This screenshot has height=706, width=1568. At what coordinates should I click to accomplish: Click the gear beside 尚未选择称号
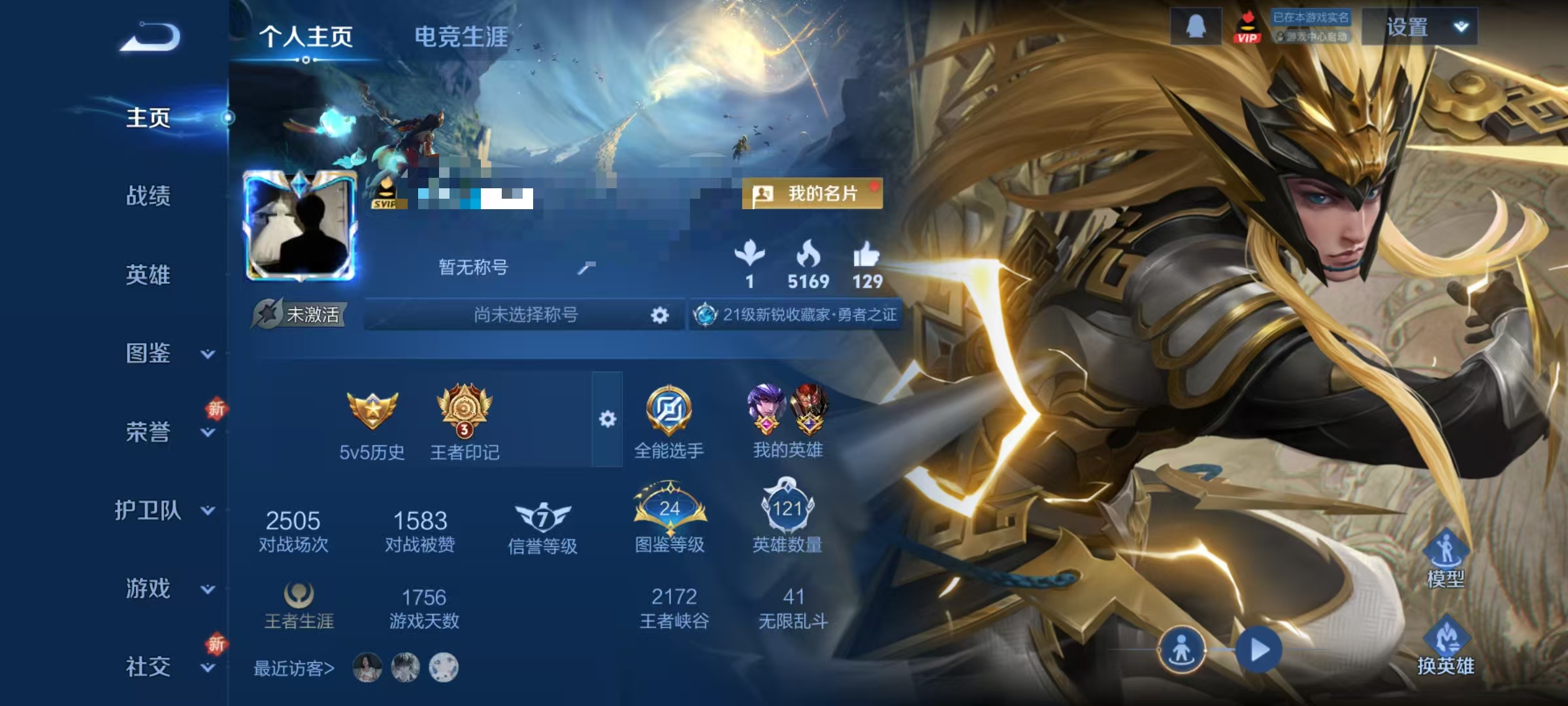[x=661, y=315]
